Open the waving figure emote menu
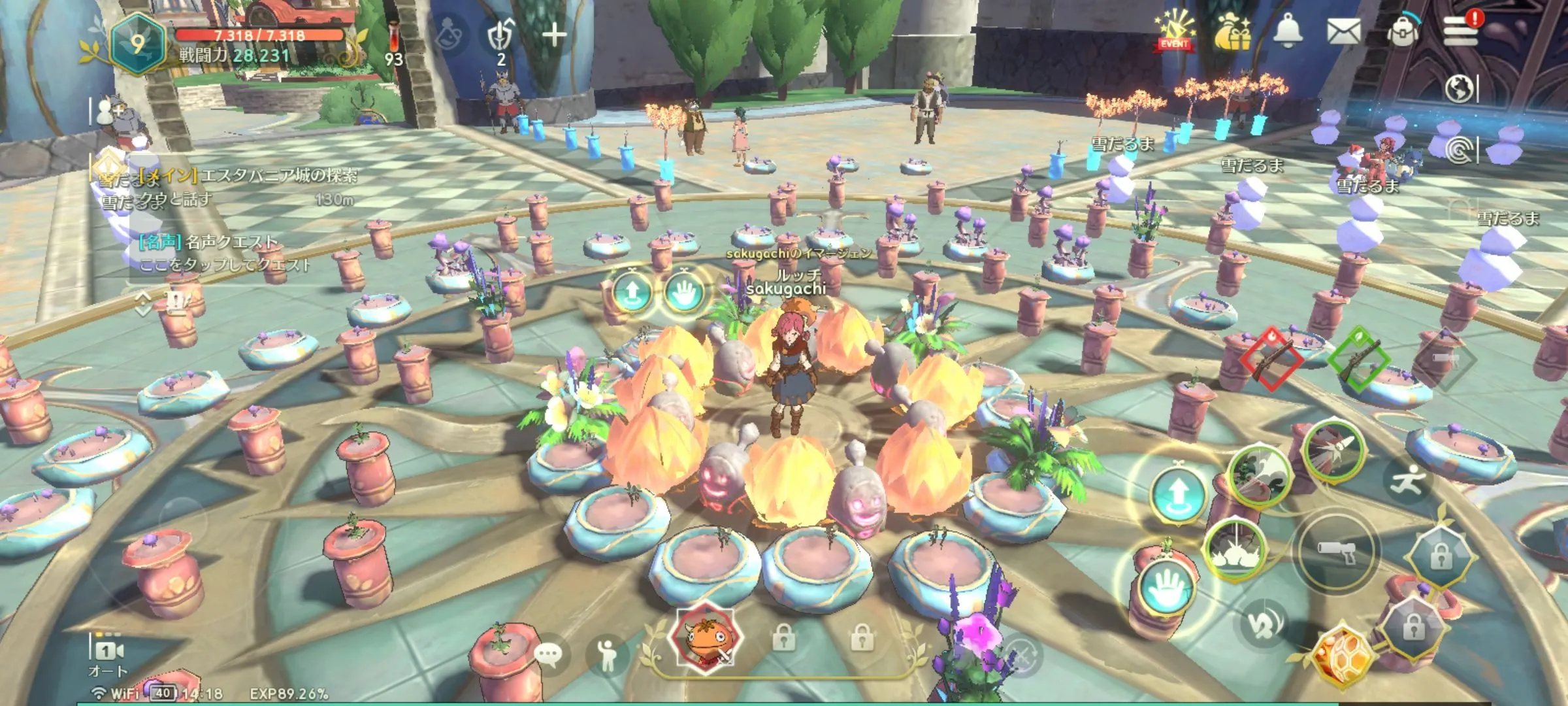This screenshot has width=1568, height=706. coord(608,654)
